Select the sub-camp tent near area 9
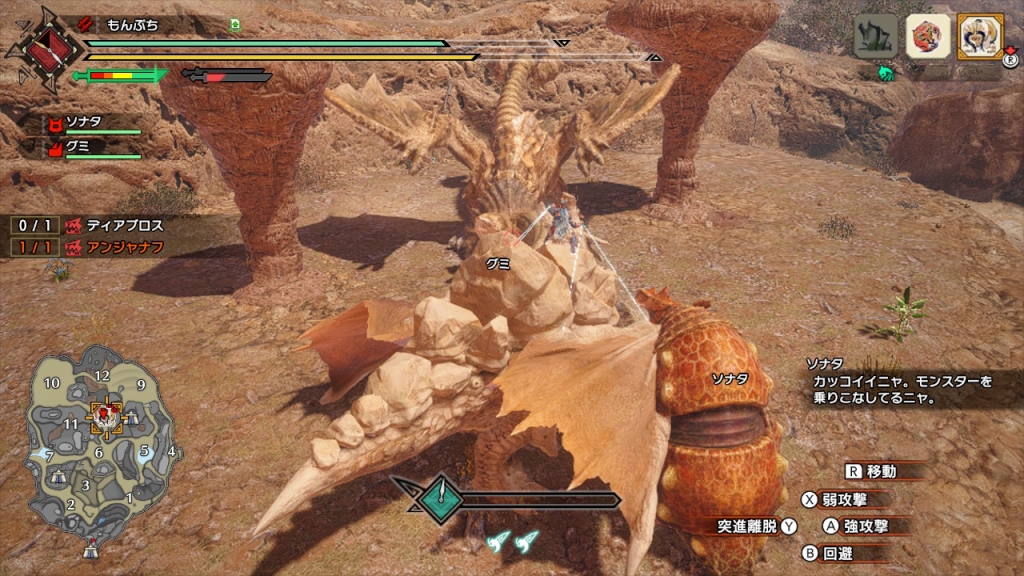 coord(131,417)
